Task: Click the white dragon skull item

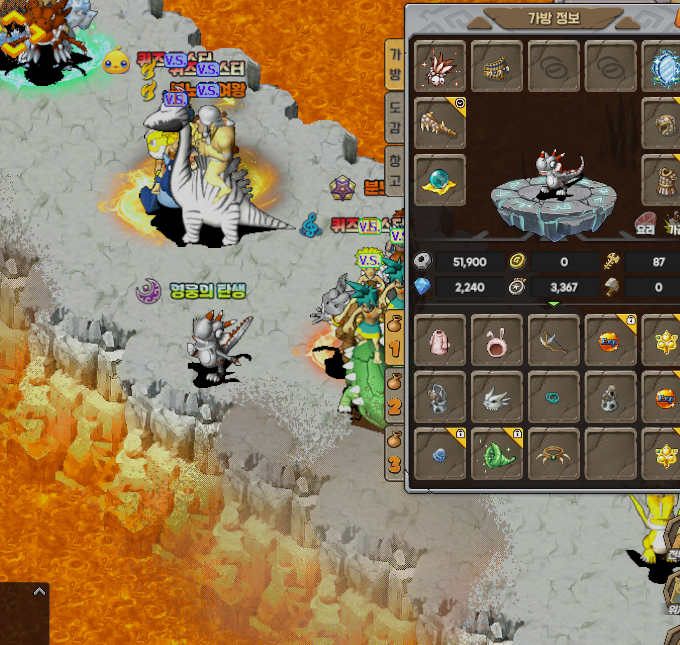Action: [497, 397]
